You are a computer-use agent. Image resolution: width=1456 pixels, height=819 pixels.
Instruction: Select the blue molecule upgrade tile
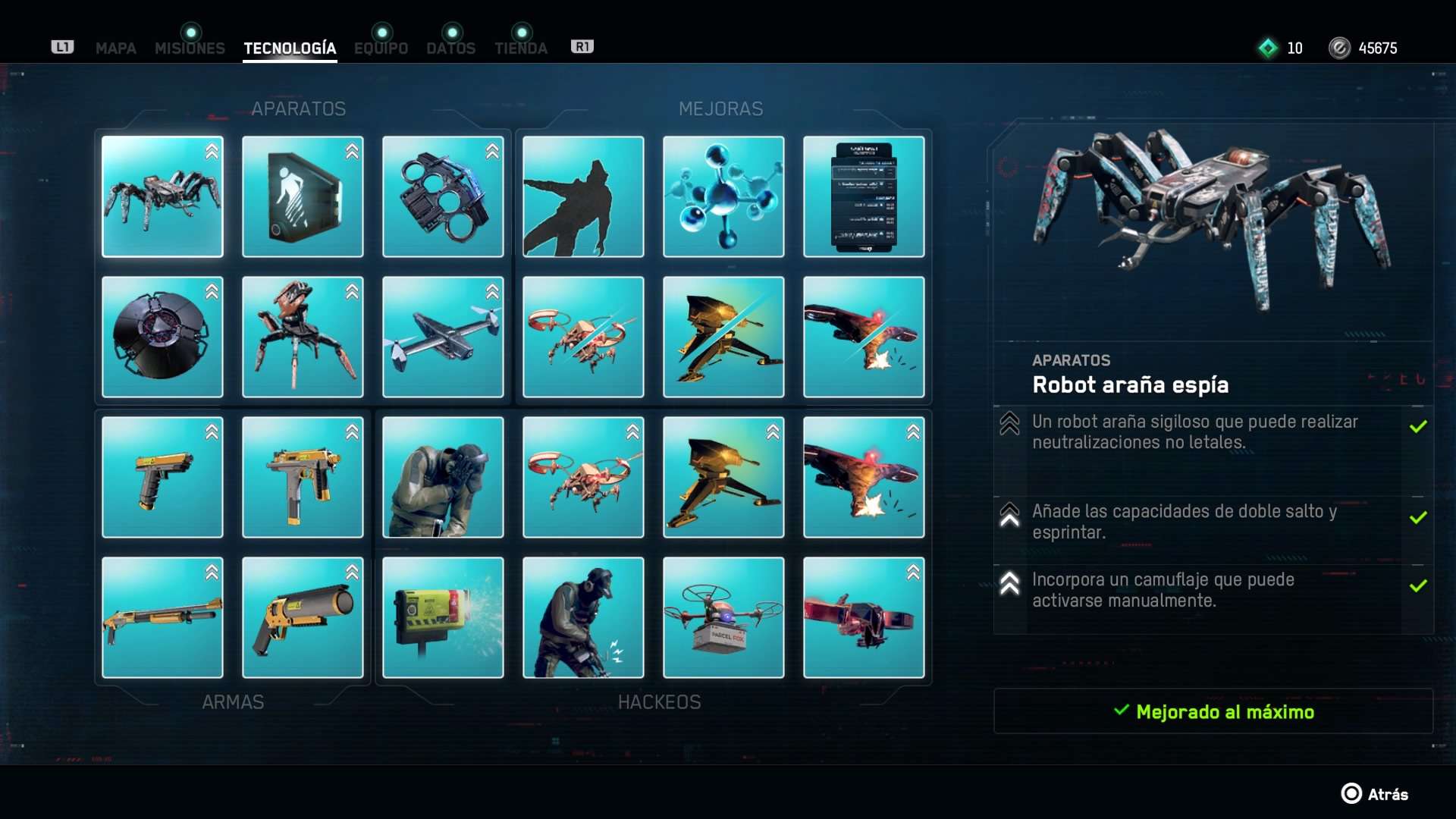[723, 197]
